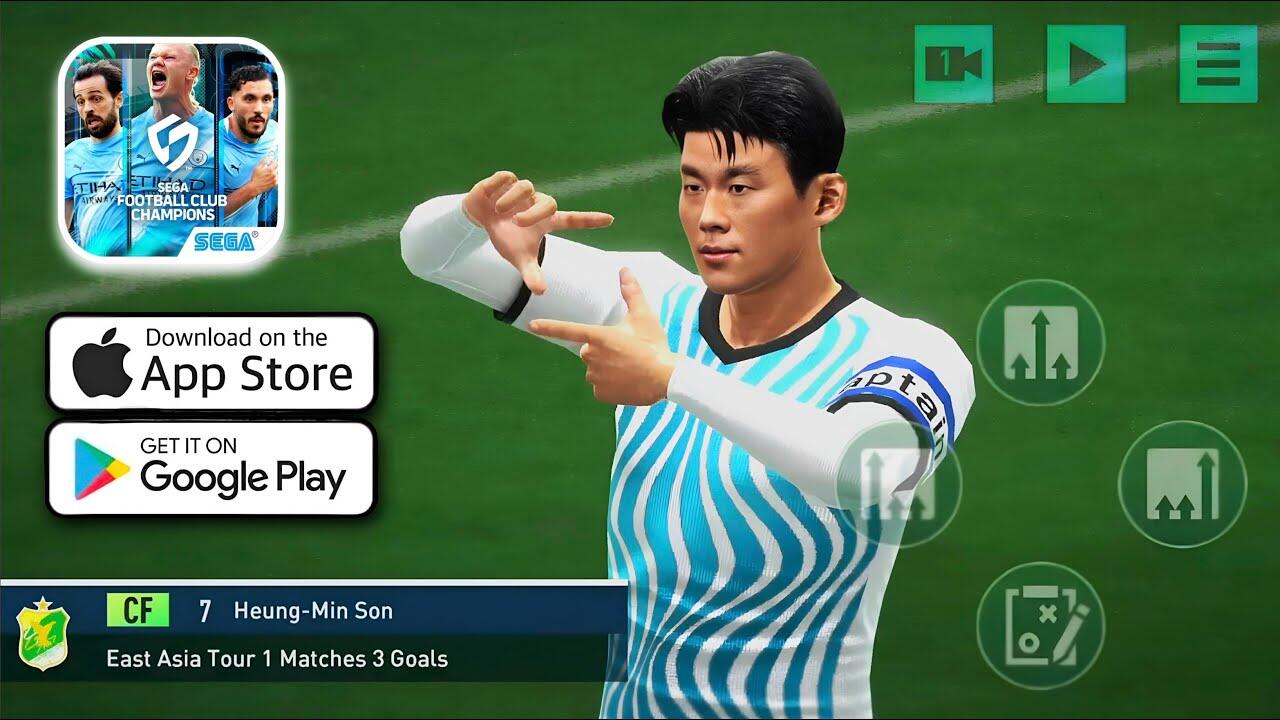Play the replay with the triangle button
The image size is (1280, 720).
pos(1085,64)
